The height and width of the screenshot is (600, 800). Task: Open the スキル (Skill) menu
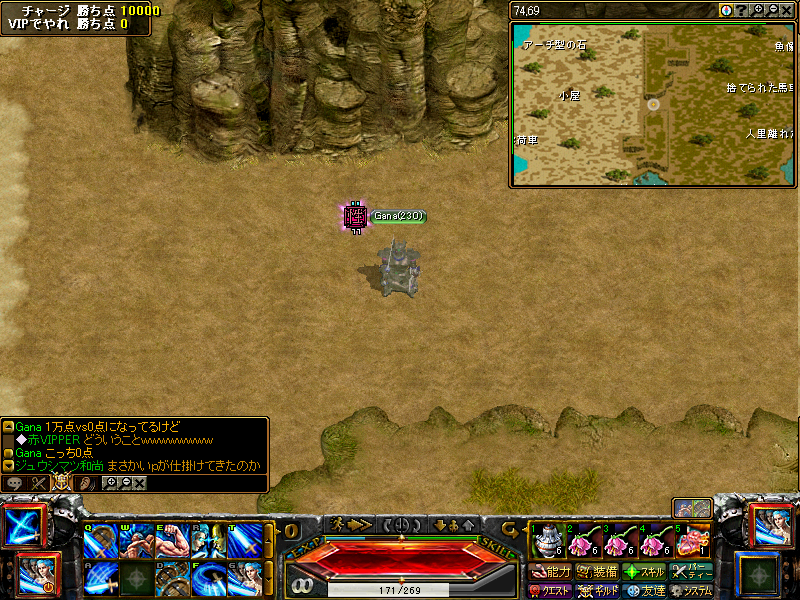click(x=644, y=572)
